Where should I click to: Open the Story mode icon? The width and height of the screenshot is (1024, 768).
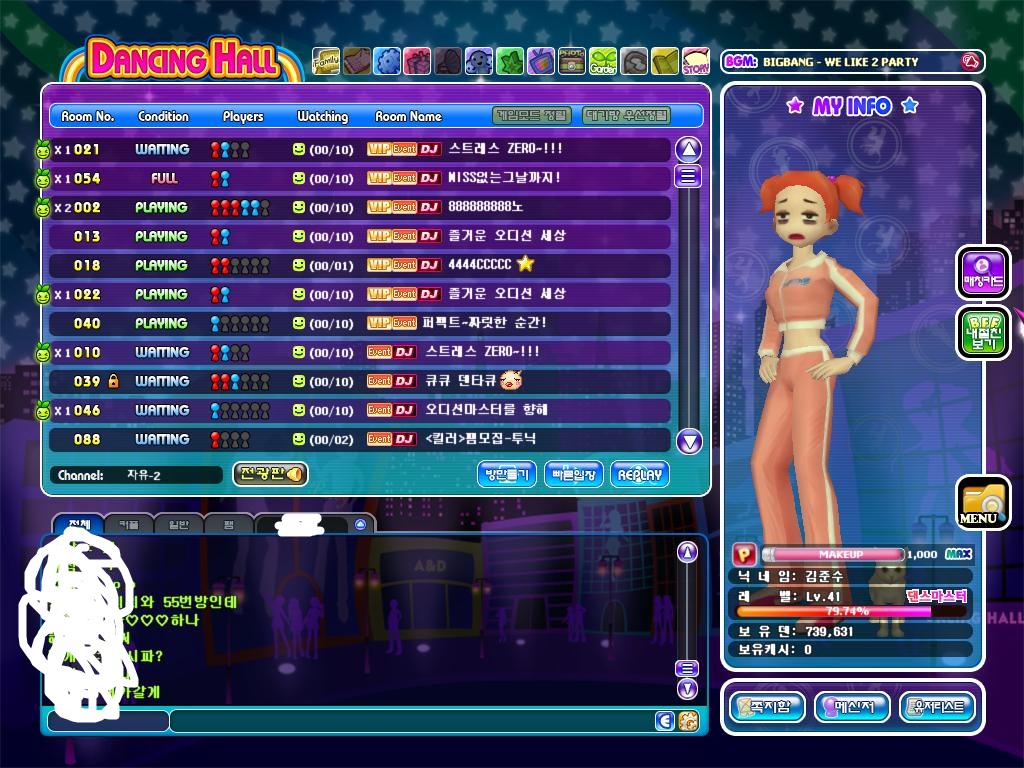pos(696,62)
